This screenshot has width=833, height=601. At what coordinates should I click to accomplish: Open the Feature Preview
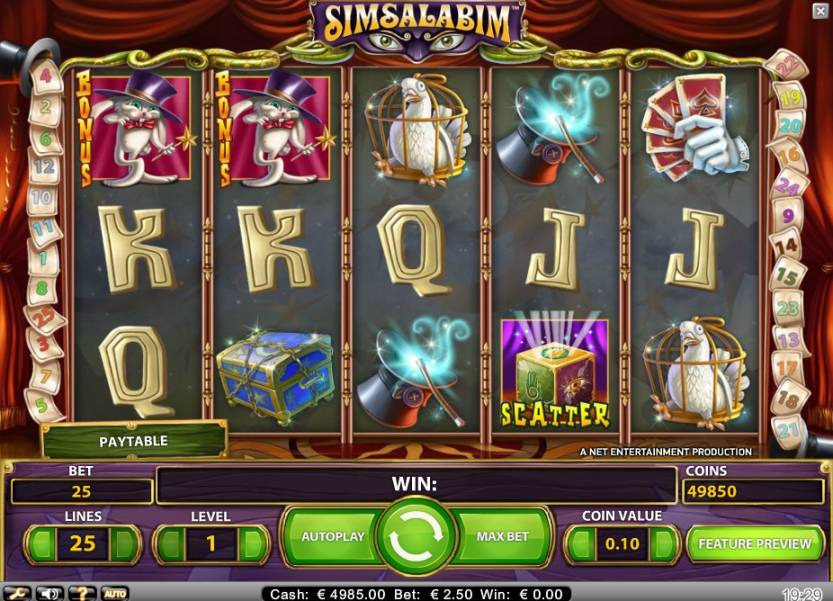pyautogui.click(x=754, y=544)
